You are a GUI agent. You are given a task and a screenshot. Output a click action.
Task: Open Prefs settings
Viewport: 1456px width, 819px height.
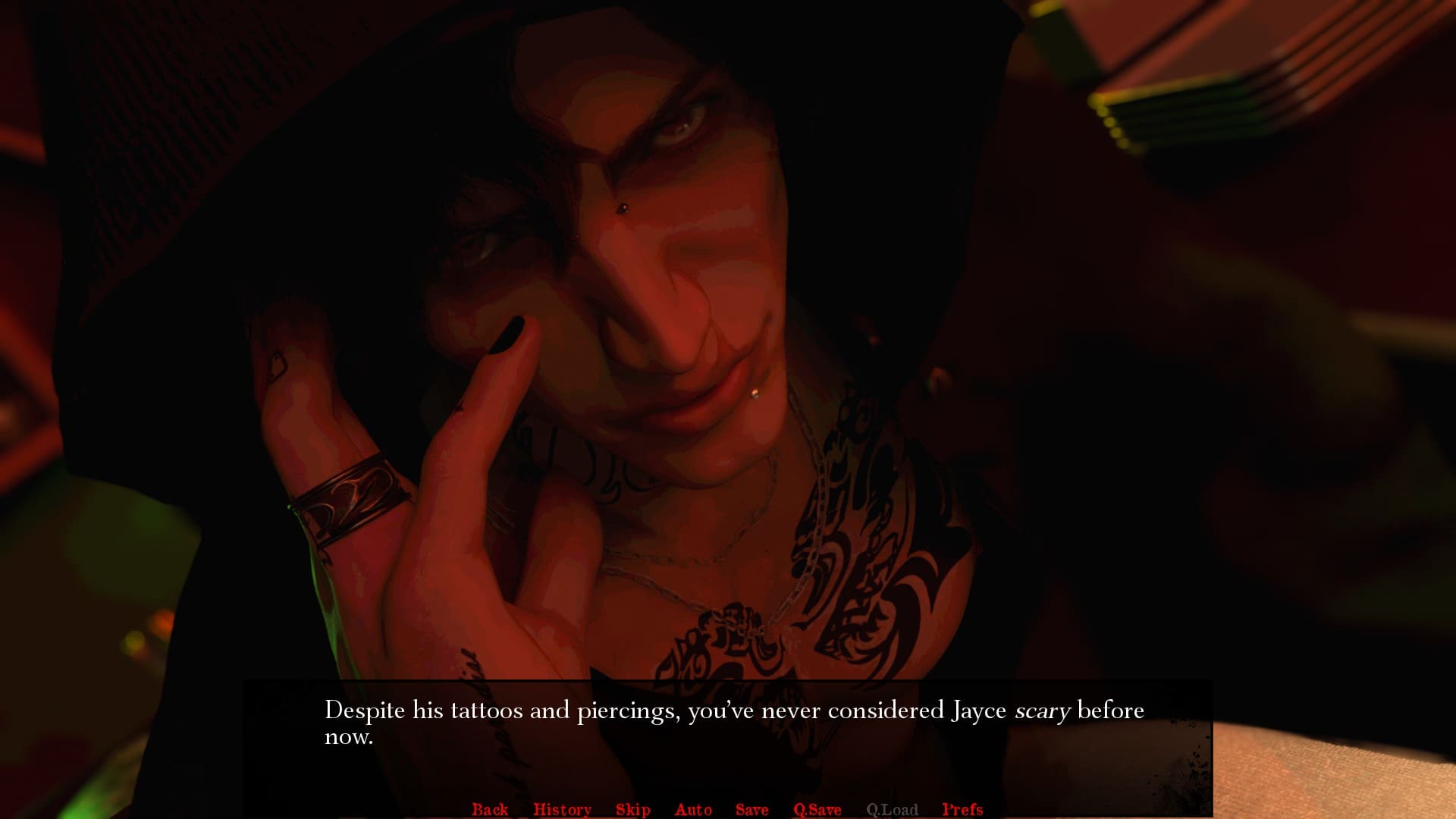[x=962, y=809]
